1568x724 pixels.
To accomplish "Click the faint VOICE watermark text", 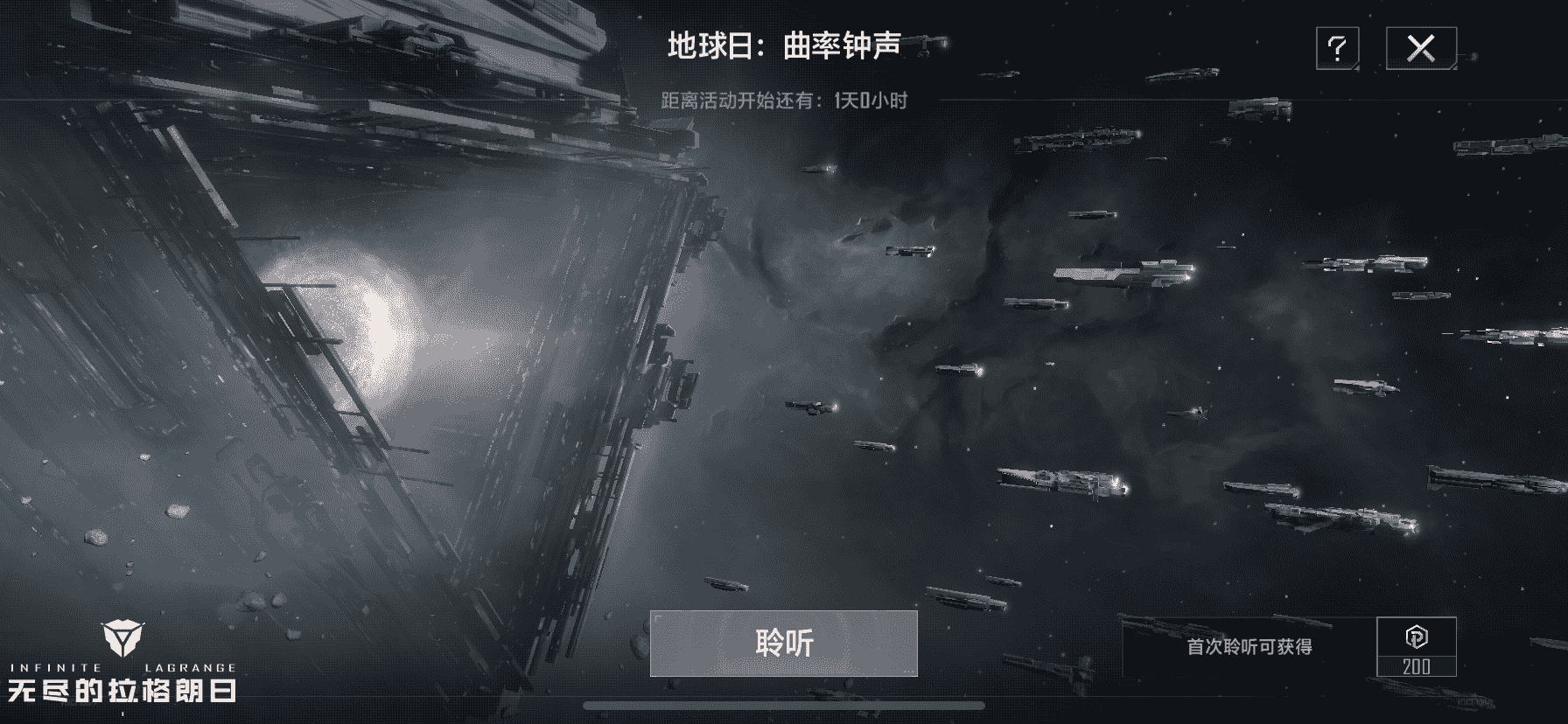I will pyautogui.click(x=1470, y=704).
